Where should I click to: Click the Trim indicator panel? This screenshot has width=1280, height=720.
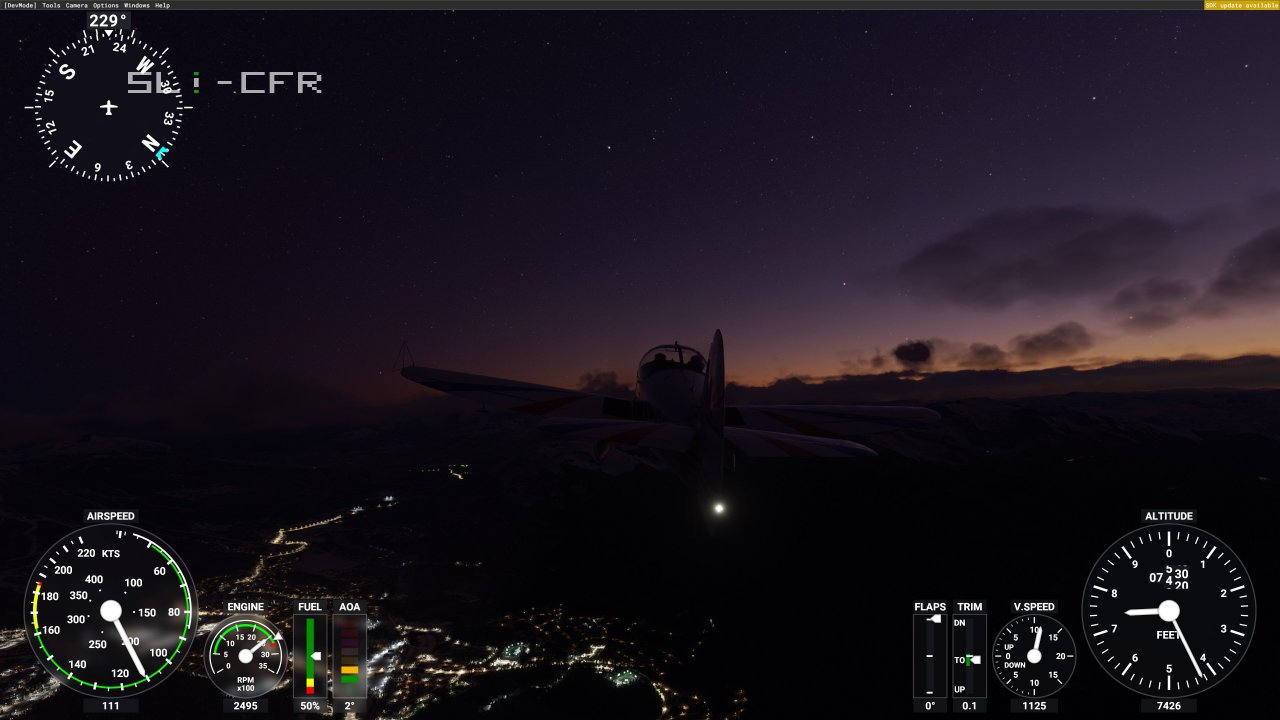tap(968, 655)
